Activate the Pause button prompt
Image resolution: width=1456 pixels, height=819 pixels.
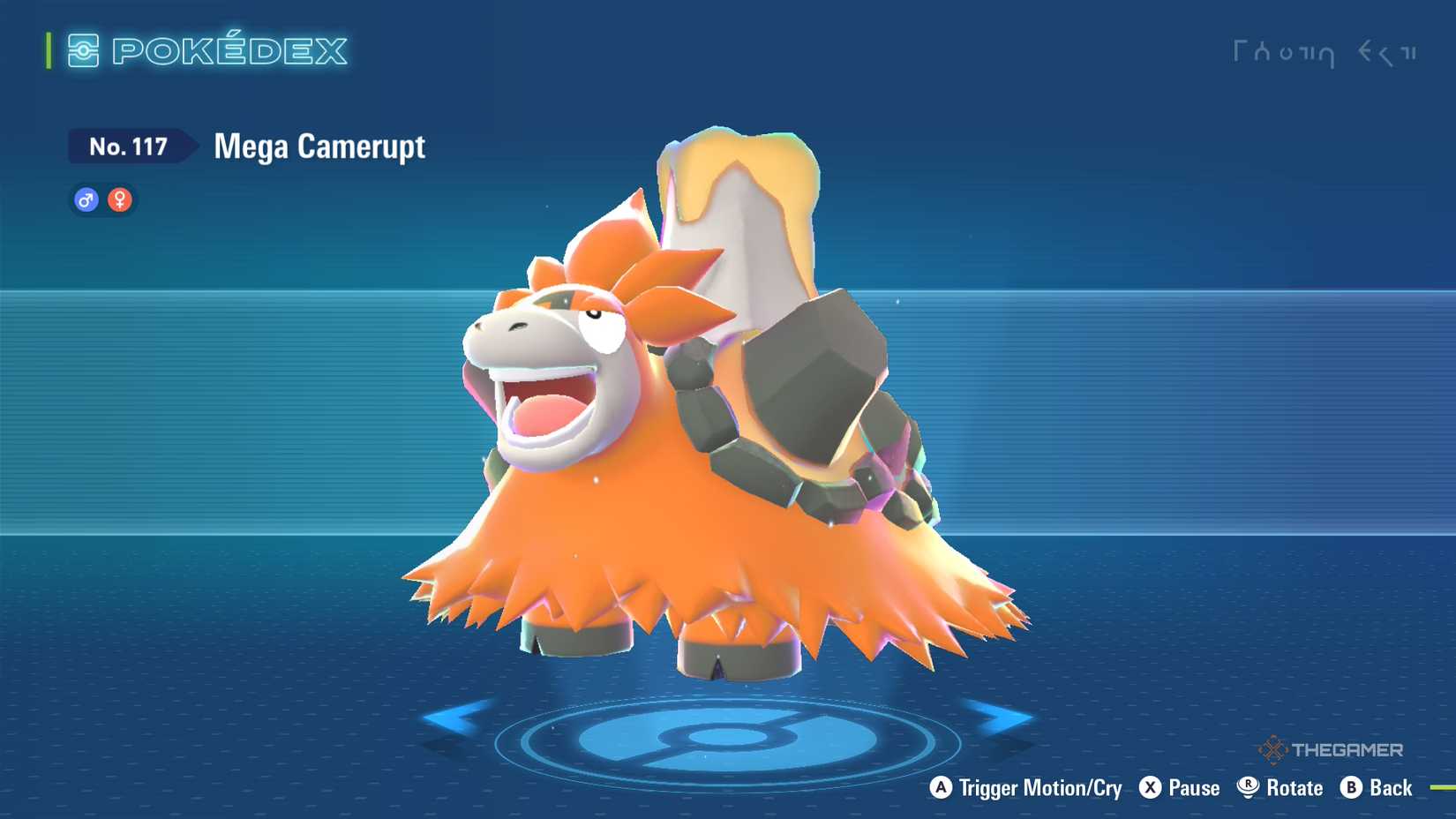coord(1181,787)
